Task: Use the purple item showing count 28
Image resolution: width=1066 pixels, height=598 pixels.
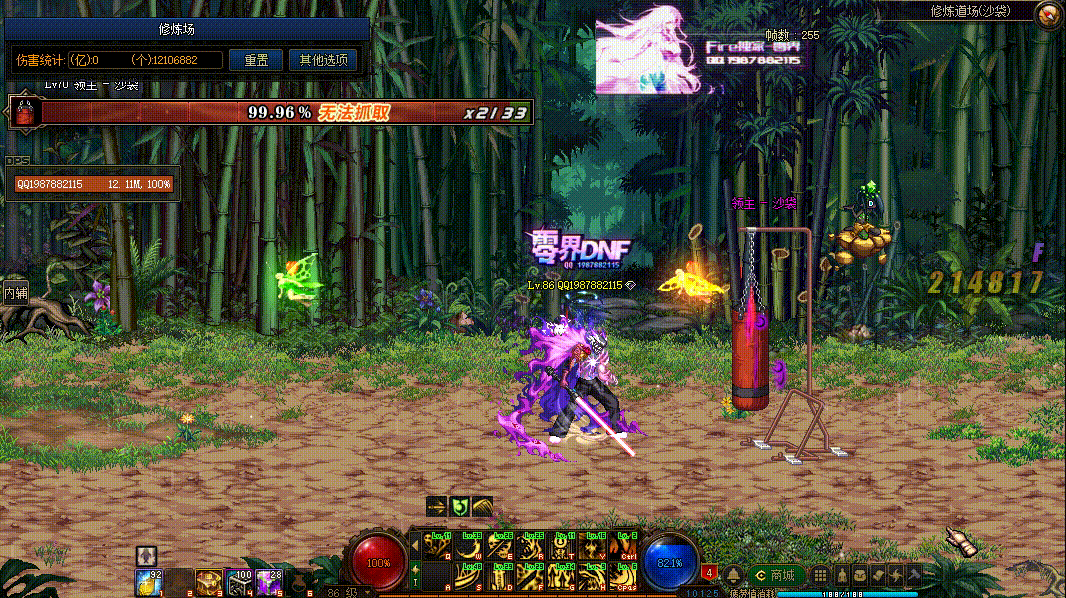Action: [269, 580]
